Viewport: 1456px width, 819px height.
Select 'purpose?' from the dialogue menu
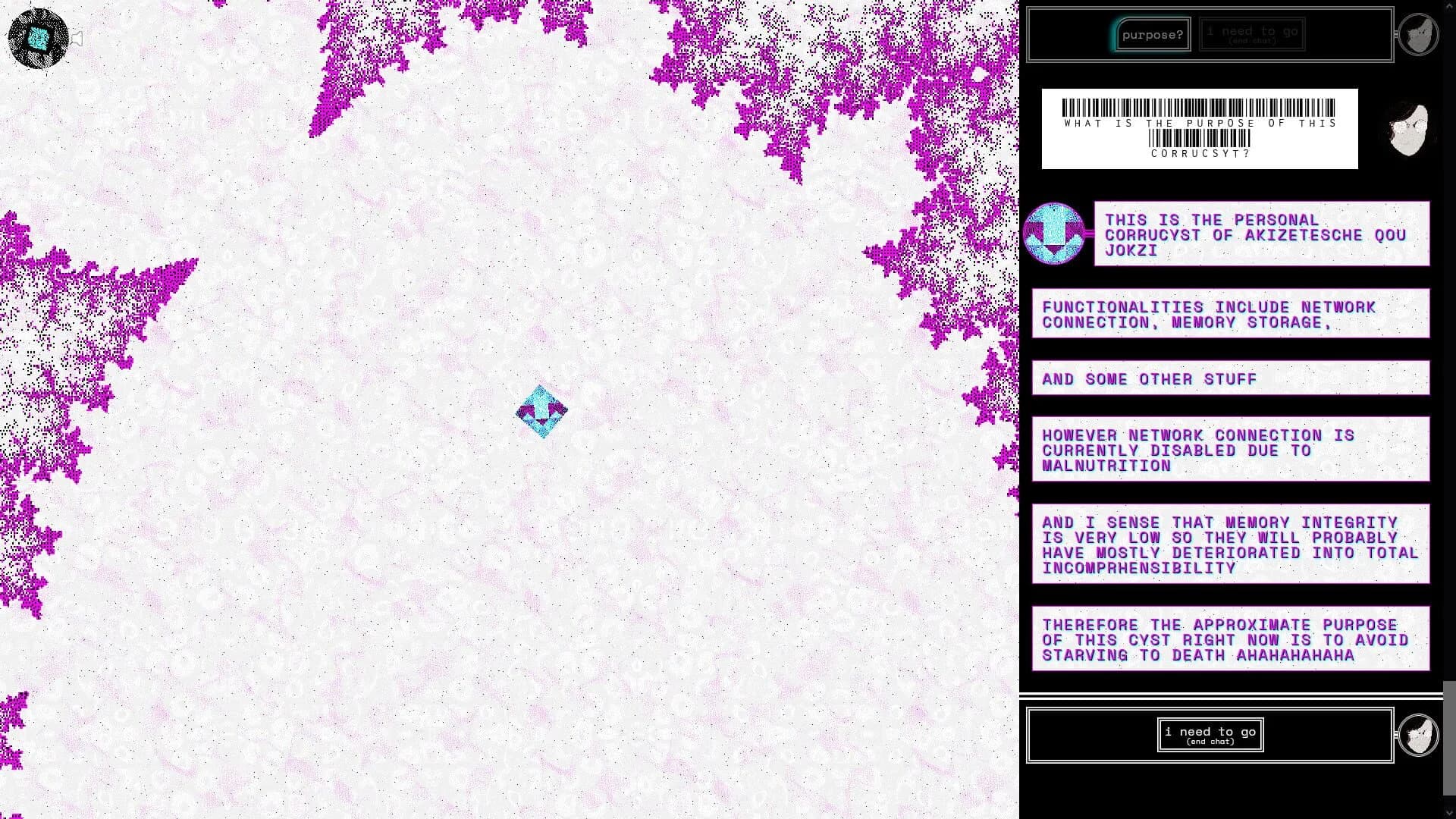[1152, 33]
